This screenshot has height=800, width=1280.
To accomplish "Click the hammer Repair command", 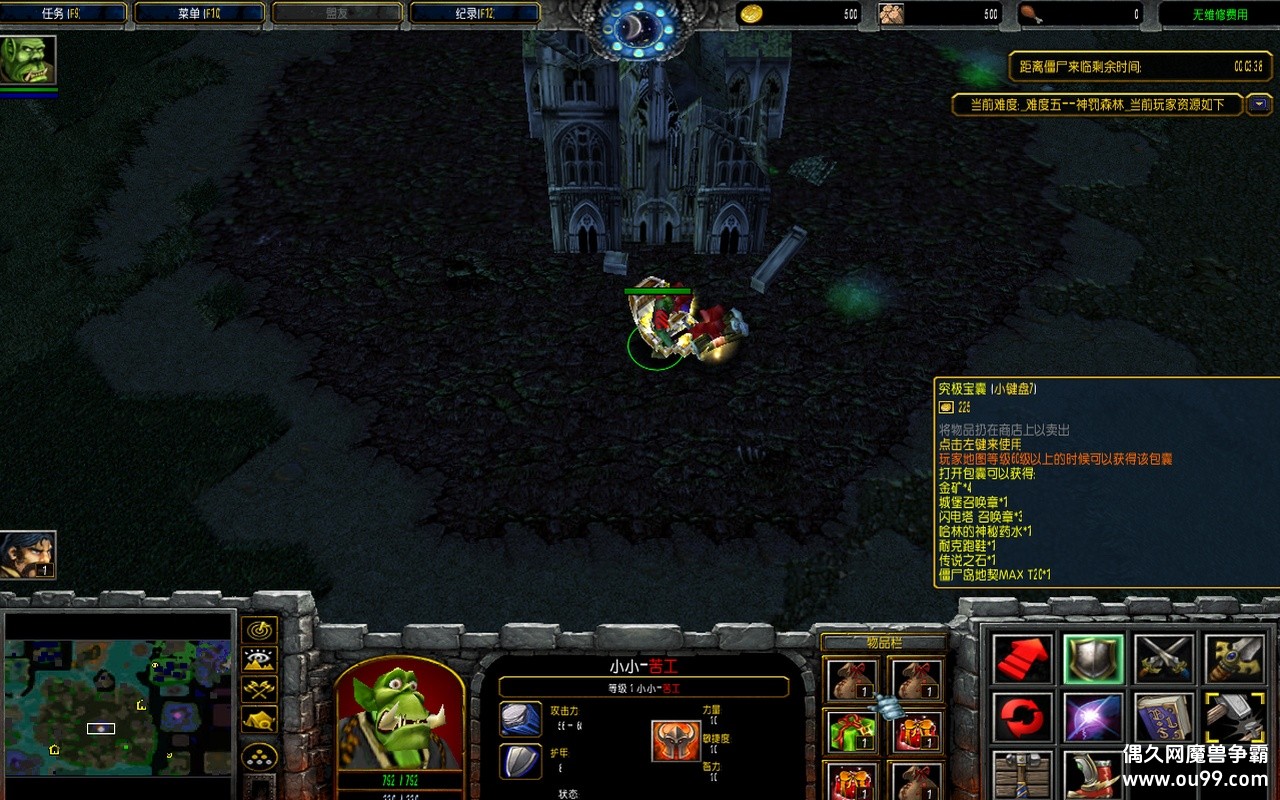I will point(1234,717).
